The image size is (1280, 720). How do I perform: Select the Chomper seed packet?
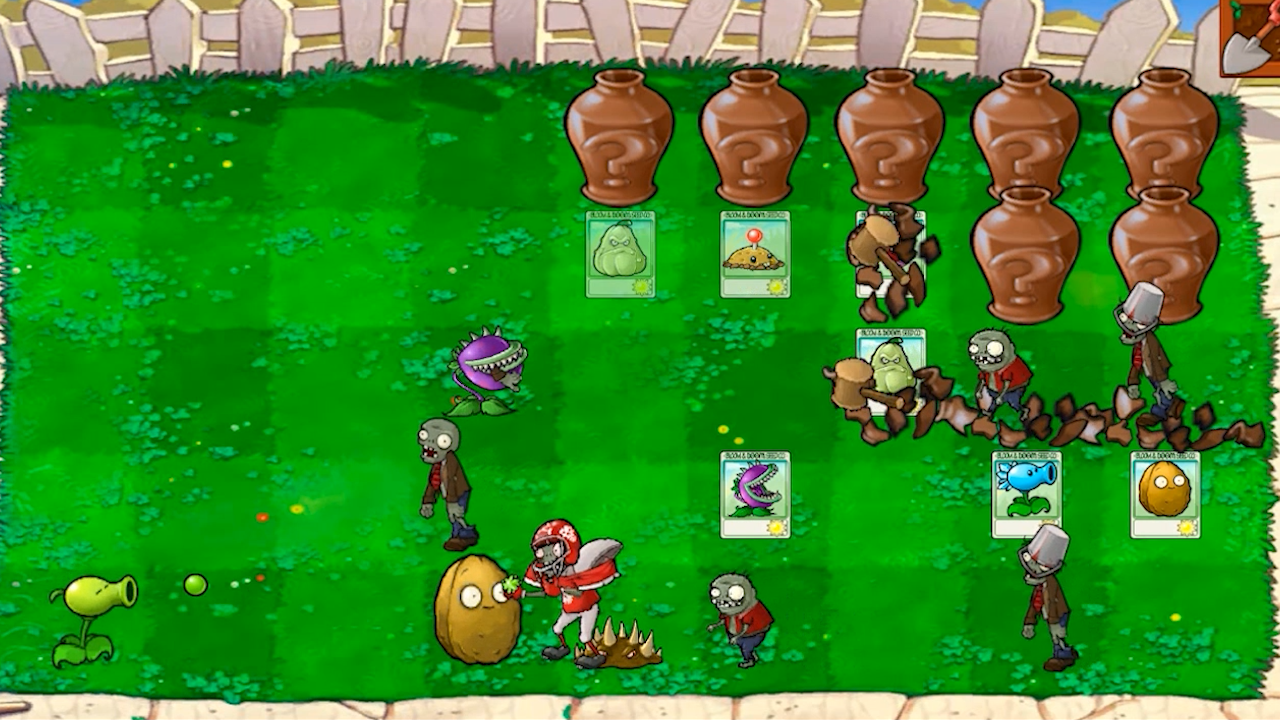tap(755, 495)
